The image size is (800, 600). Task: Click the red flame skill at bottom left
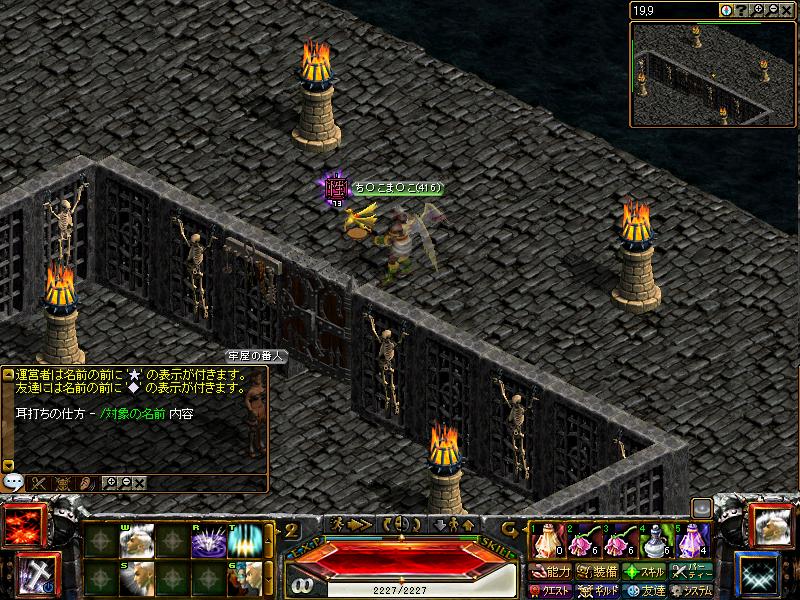22,527
